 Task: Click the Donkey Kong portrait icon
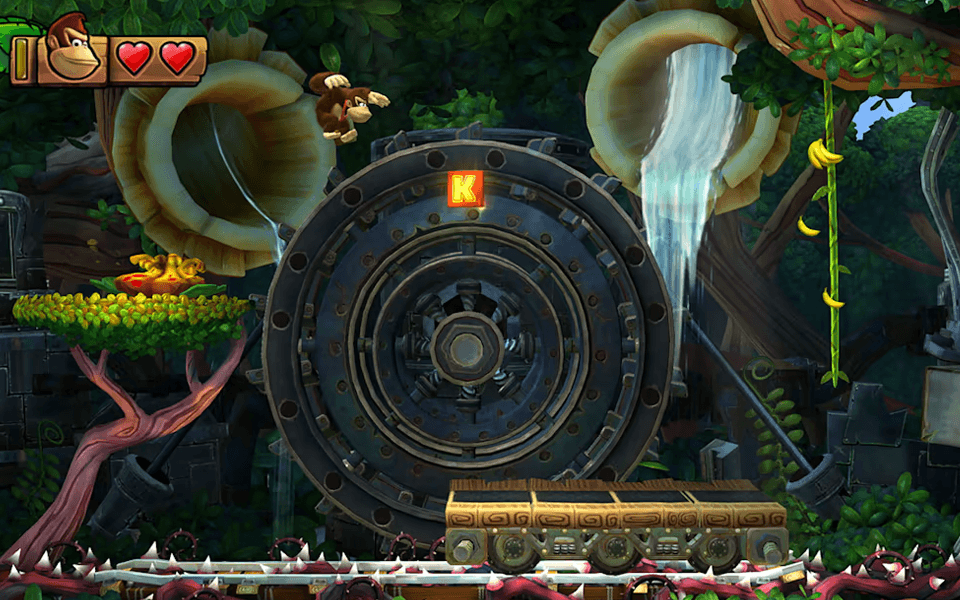pos(72,50)
